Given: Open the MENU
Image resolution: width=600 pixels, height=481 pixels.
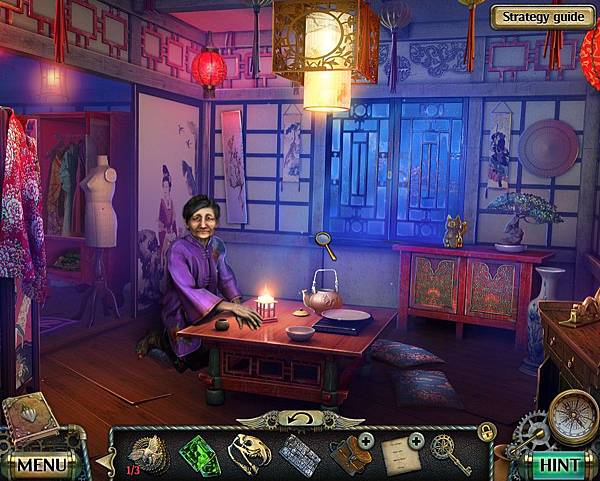Looking at the screenshot, I should (40, 465).
